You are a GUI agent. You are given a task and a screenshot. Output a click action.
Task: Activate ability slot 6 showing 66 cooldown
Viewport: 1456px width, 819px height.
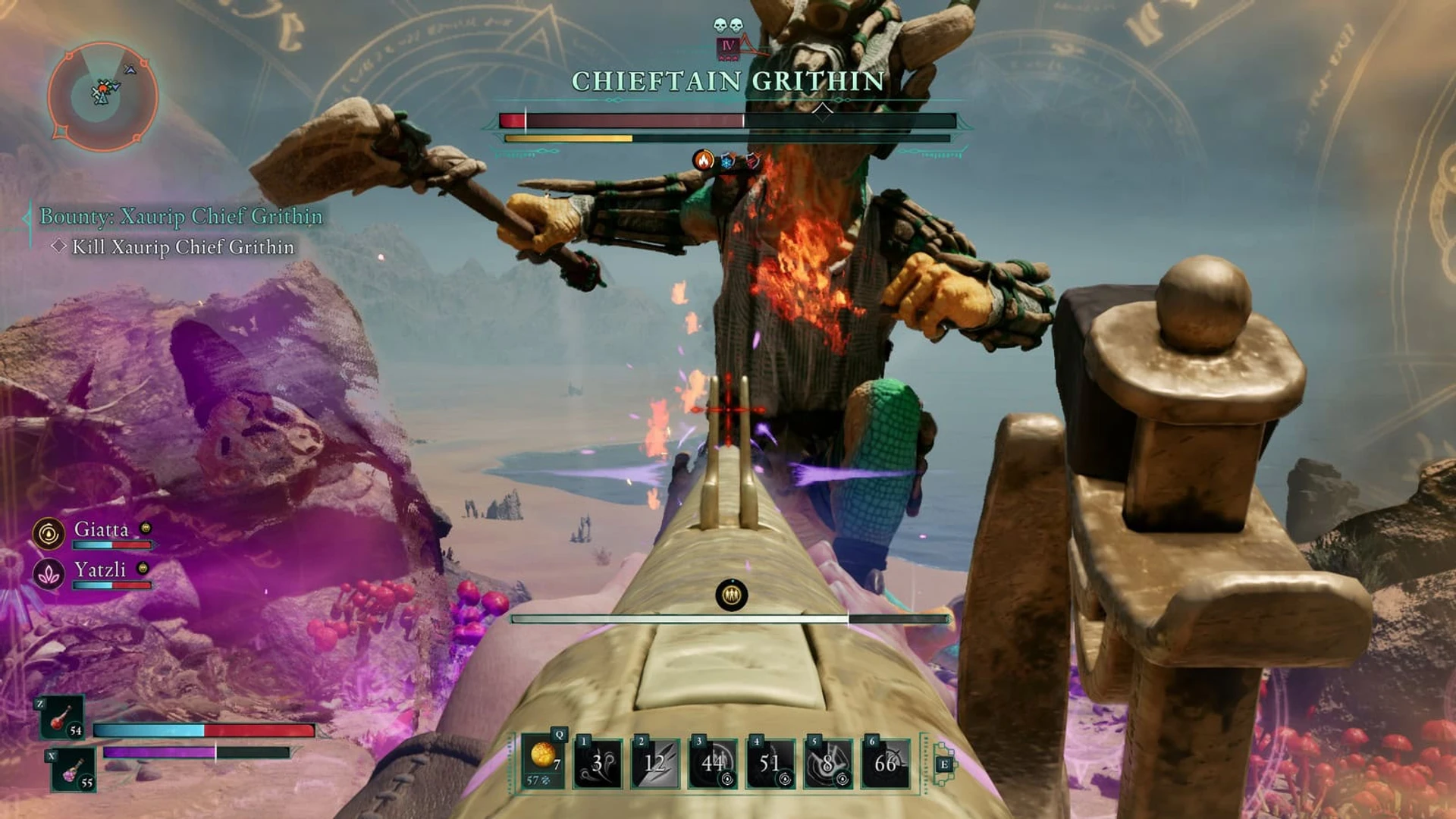[x=885, y=763]
